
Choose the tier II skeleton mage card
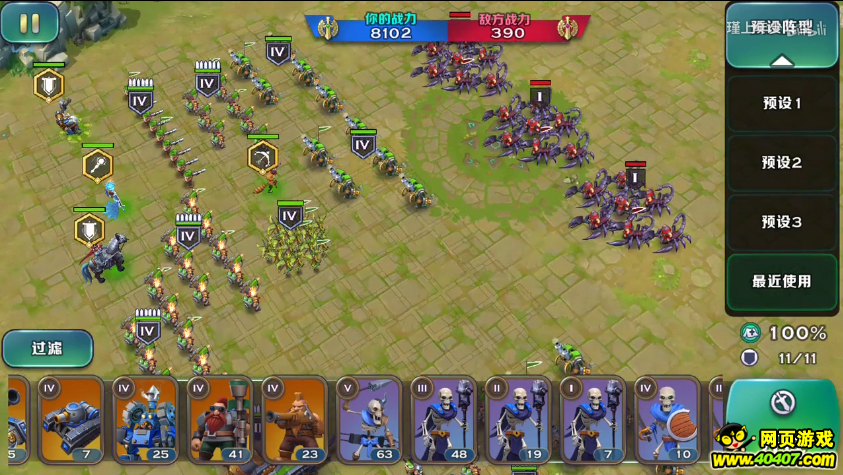[x=517, y=420]
